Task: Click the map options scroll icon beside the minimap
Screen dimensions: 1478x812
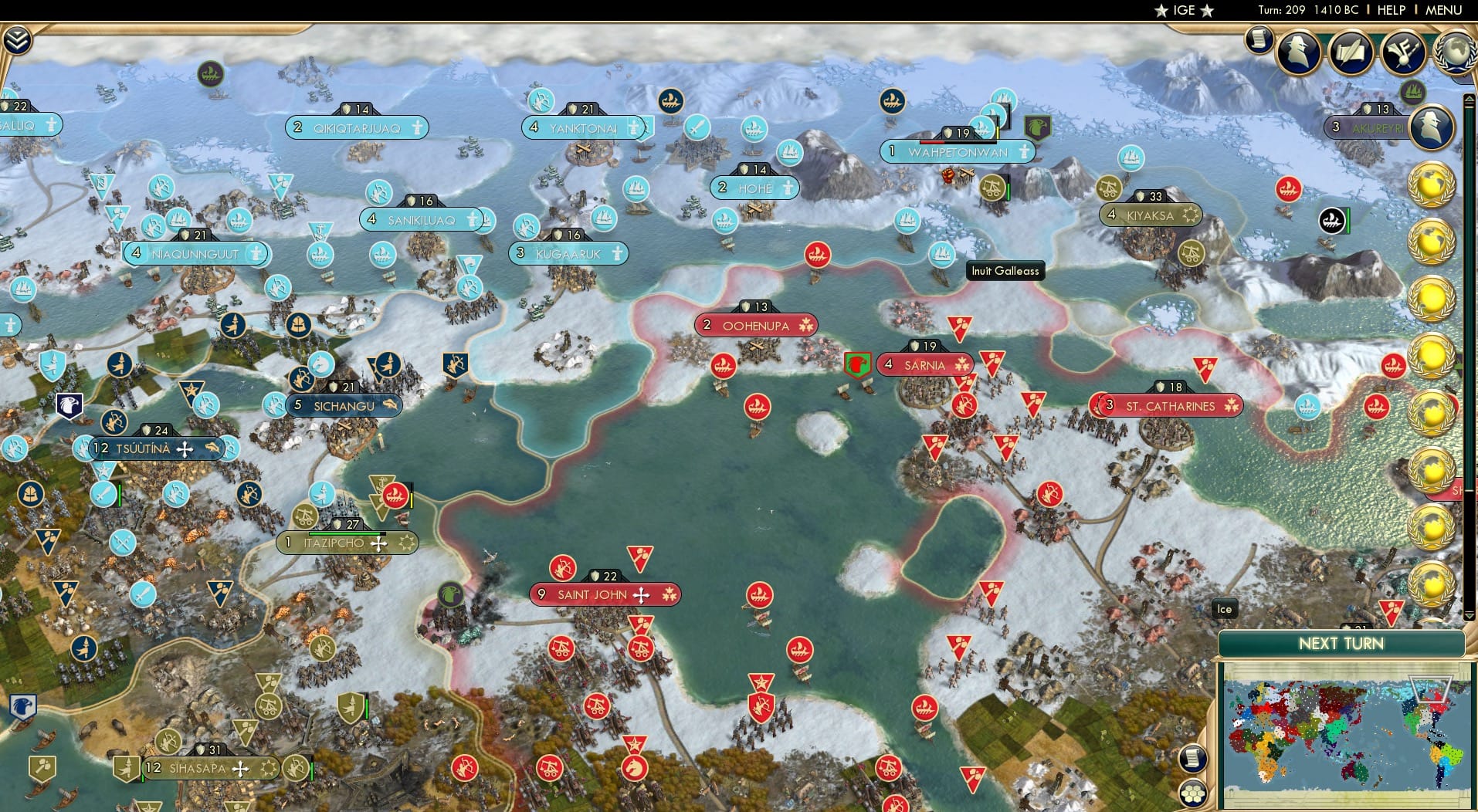Action: [x=1194, y=758]
